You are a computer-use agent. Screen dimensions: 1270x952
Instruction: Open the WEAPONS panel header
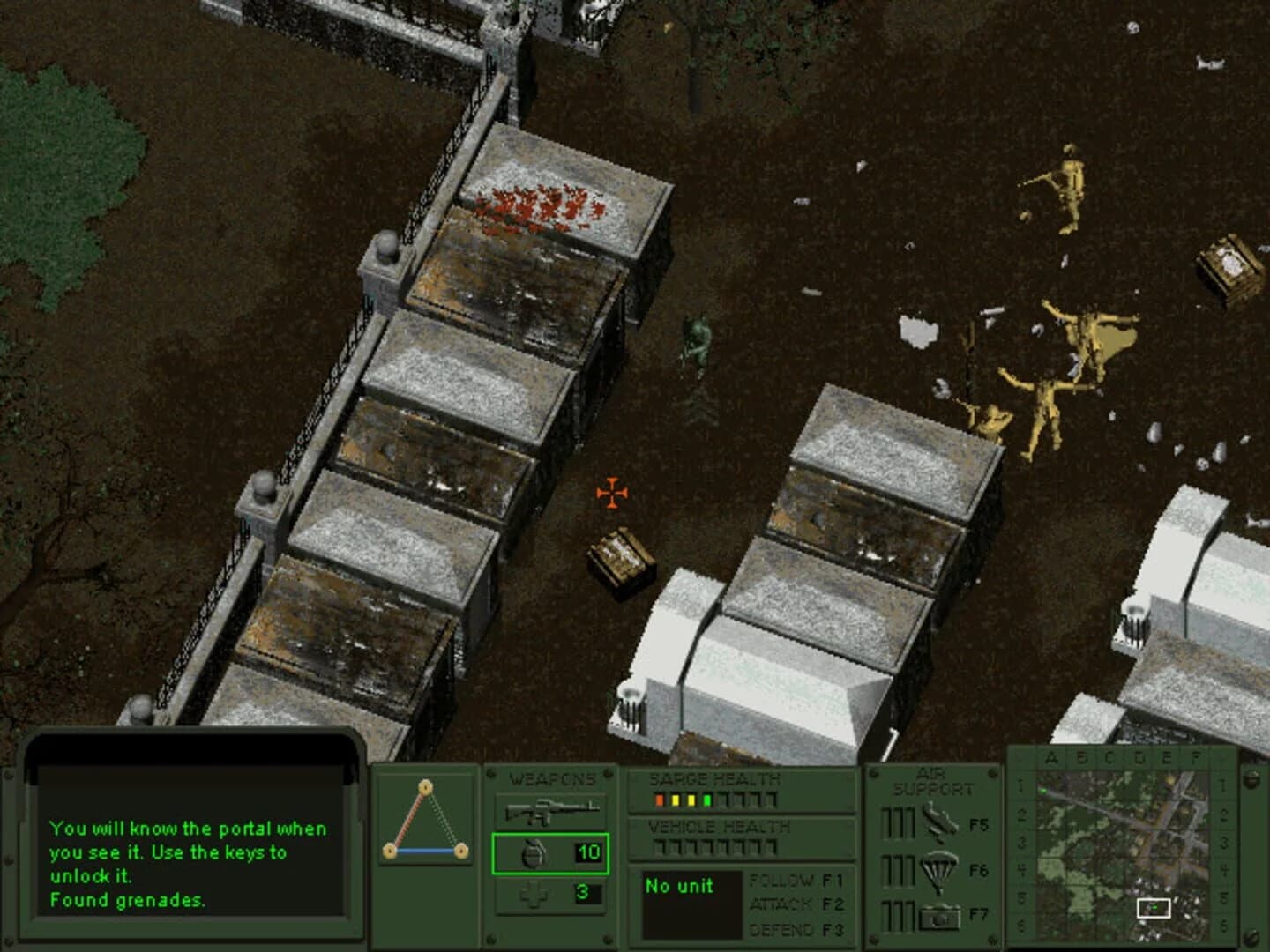(x=552, y=777)
